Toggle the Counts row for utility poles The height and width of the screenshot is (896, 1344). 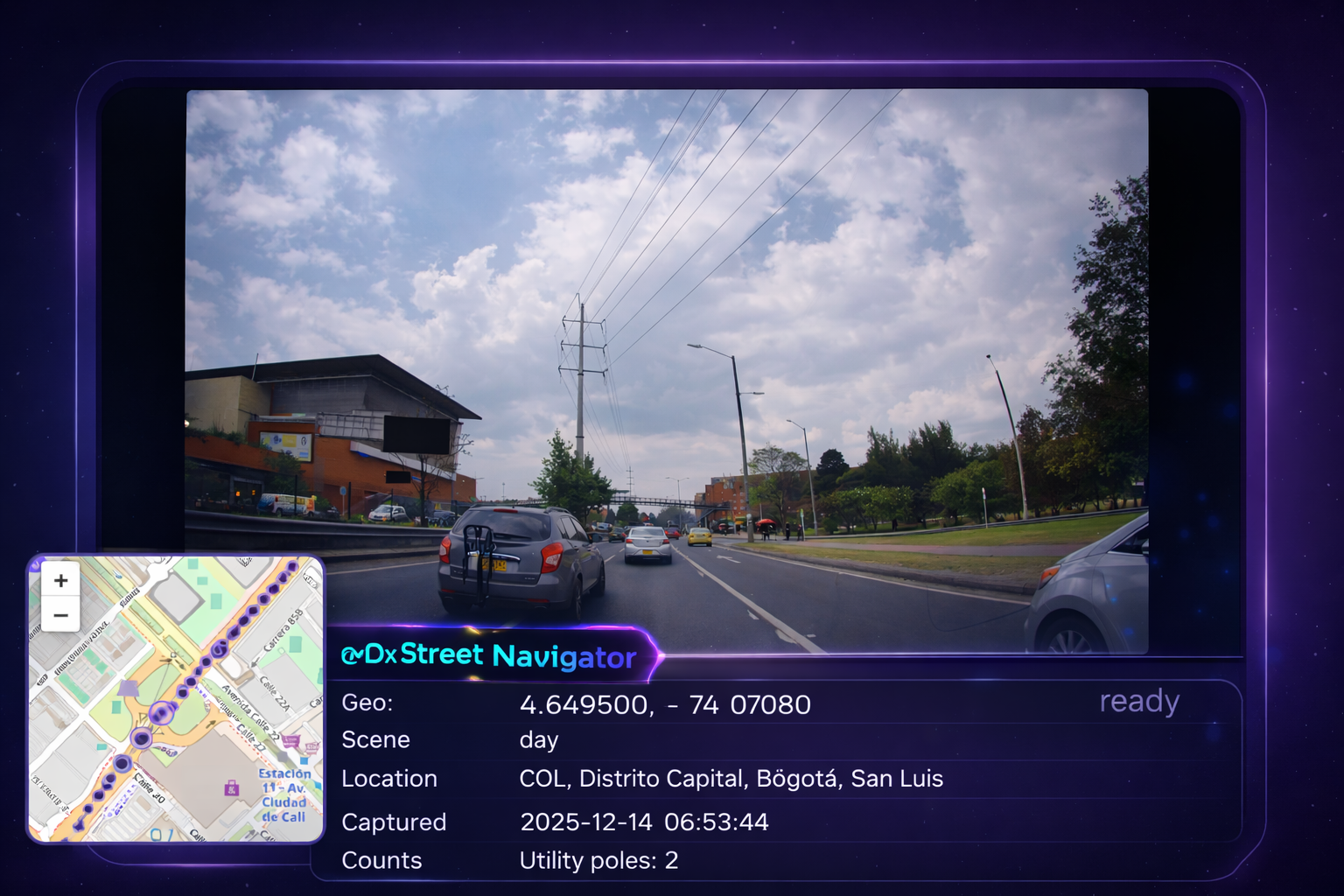[x=598, y=861]
